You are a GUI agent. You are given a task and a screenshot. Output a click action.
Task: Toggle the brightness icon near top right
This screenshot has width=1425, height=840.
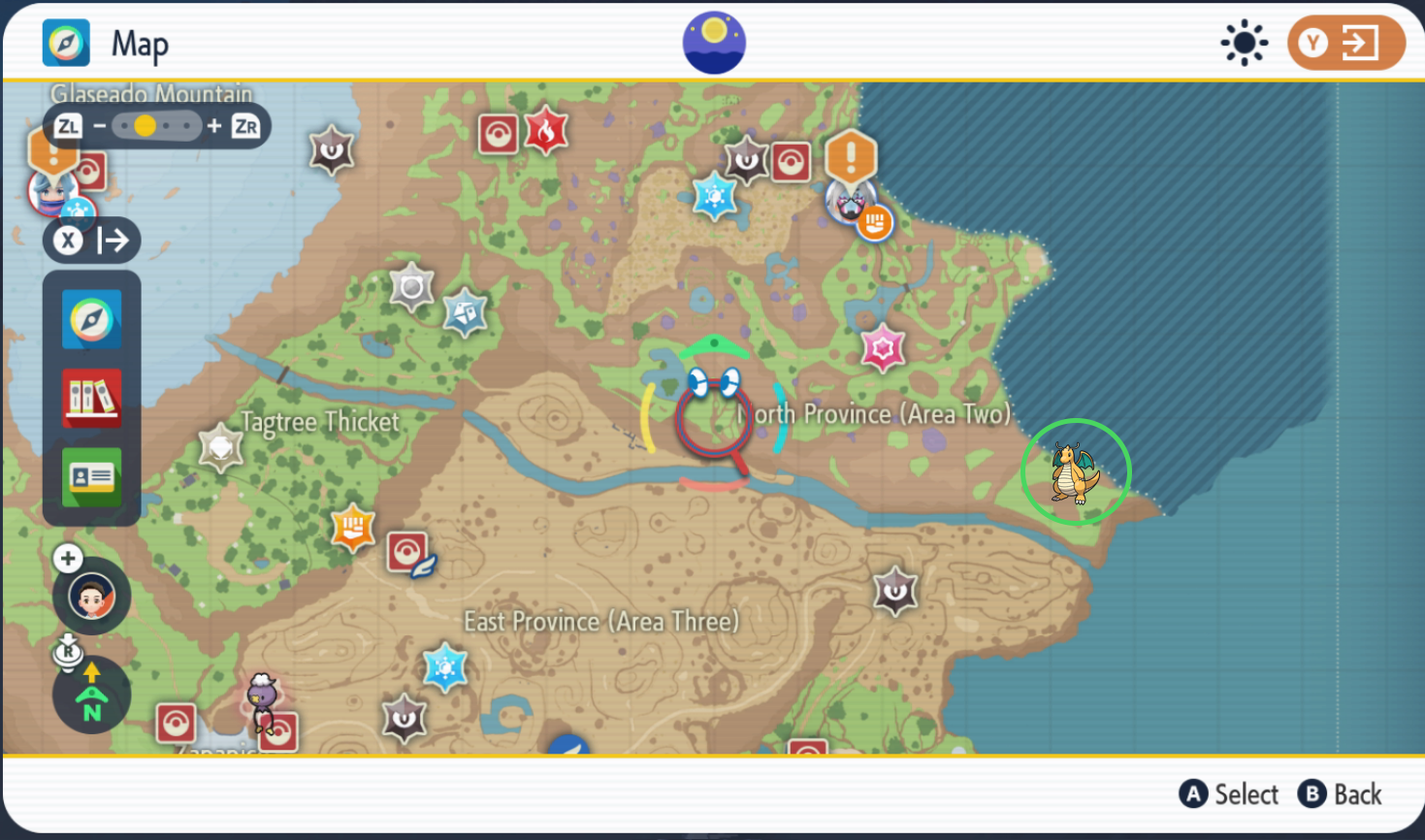(x=1244, y=42)
